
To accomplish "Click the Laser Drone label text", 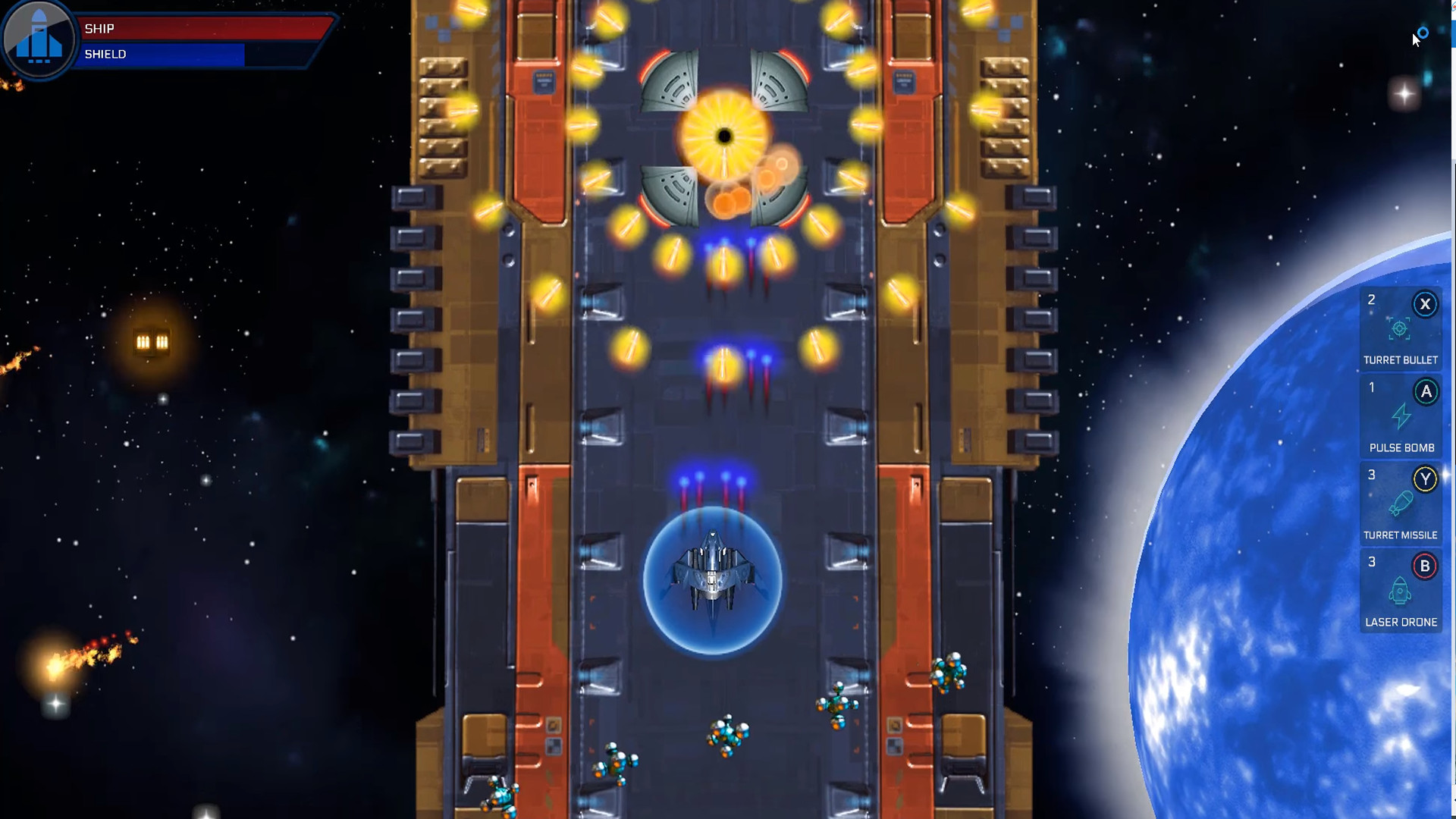I will tap(1401, 622).
